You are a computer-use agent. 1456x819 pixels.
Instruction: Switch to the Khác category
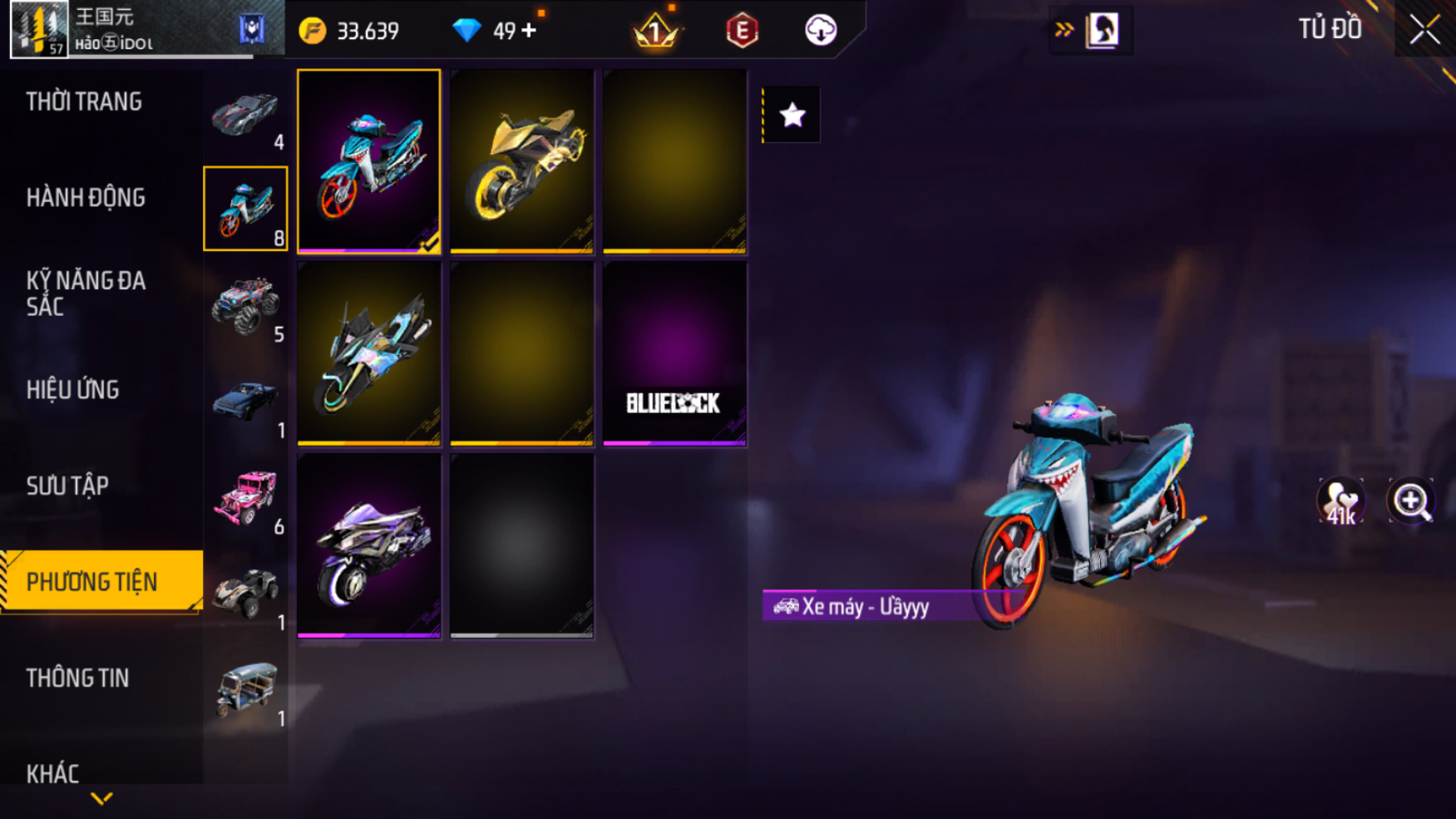point(52,773)
